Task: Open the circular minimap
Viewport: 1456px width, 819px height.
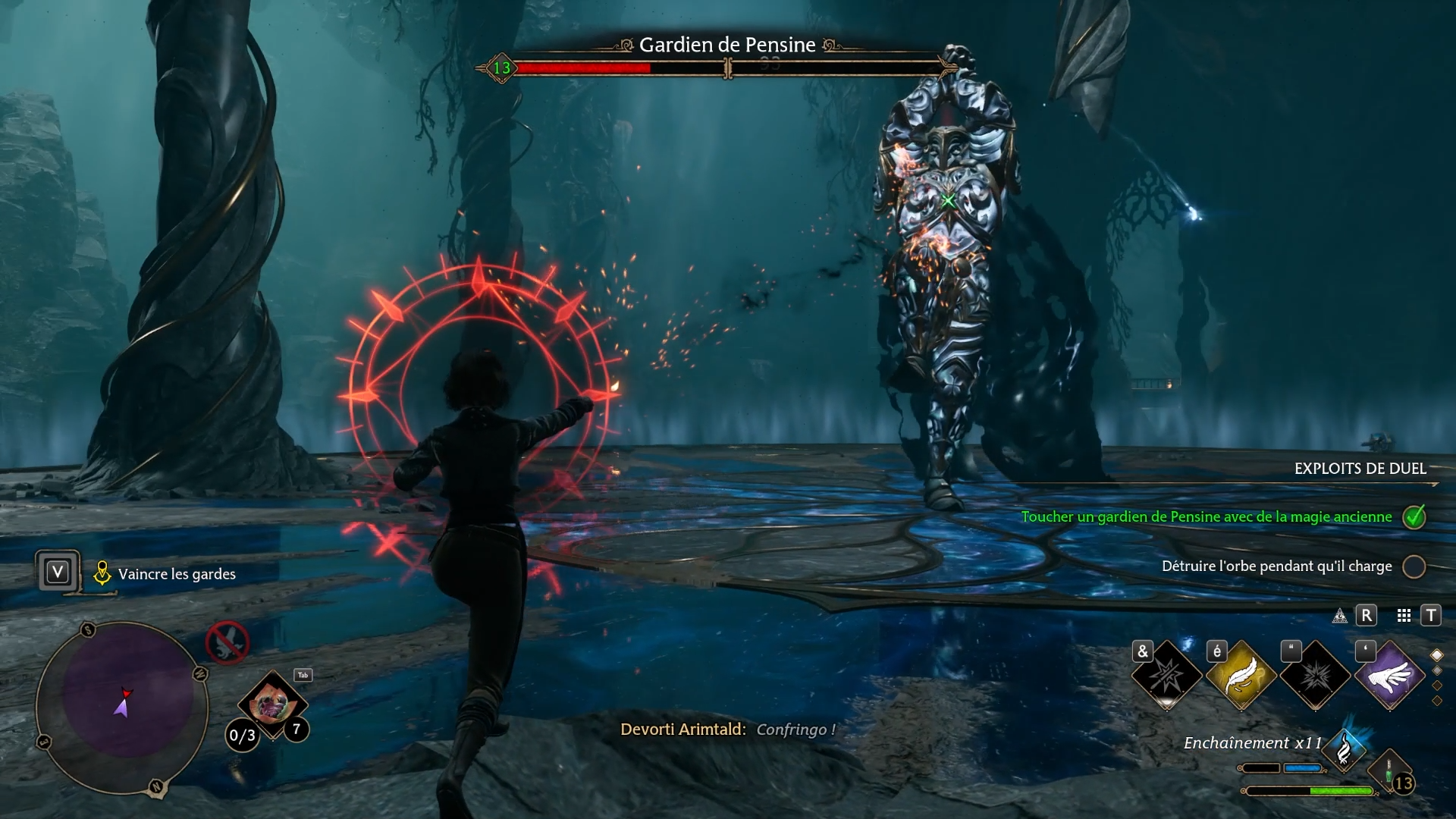Action: (123, 707)
